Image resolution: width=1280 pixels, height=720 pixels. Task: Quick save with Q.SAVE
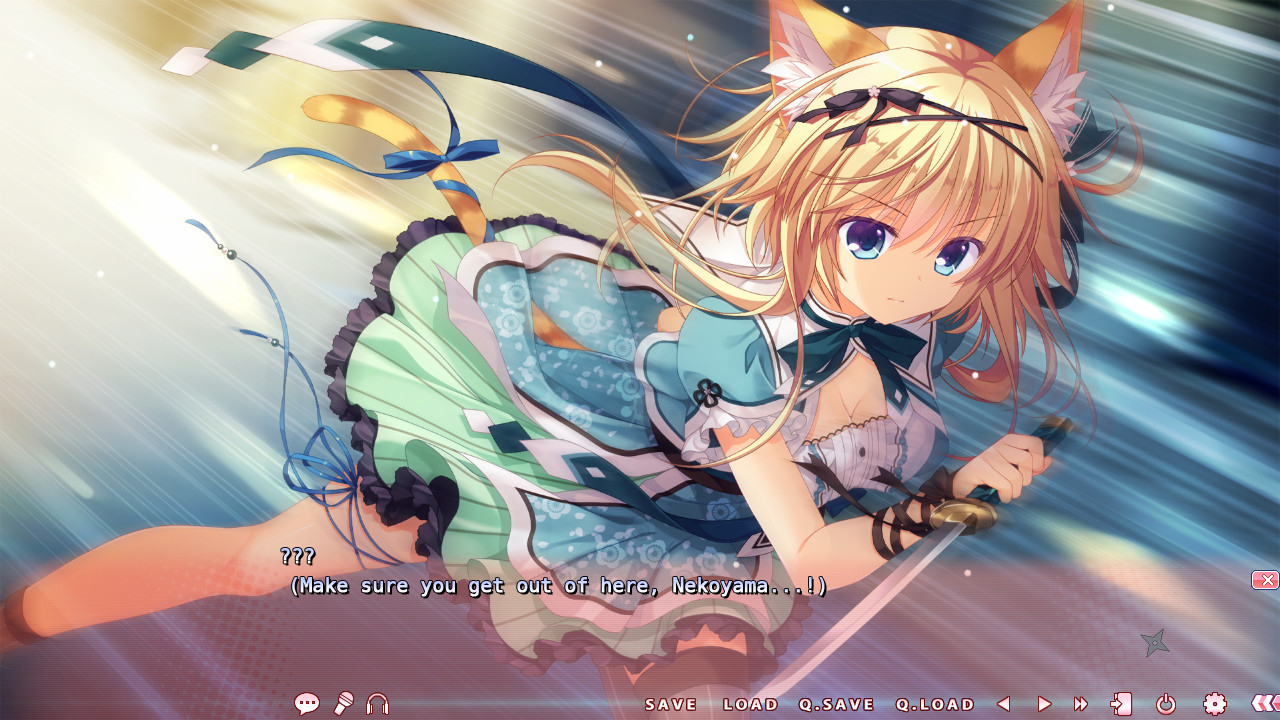click(x=837, y=704)
